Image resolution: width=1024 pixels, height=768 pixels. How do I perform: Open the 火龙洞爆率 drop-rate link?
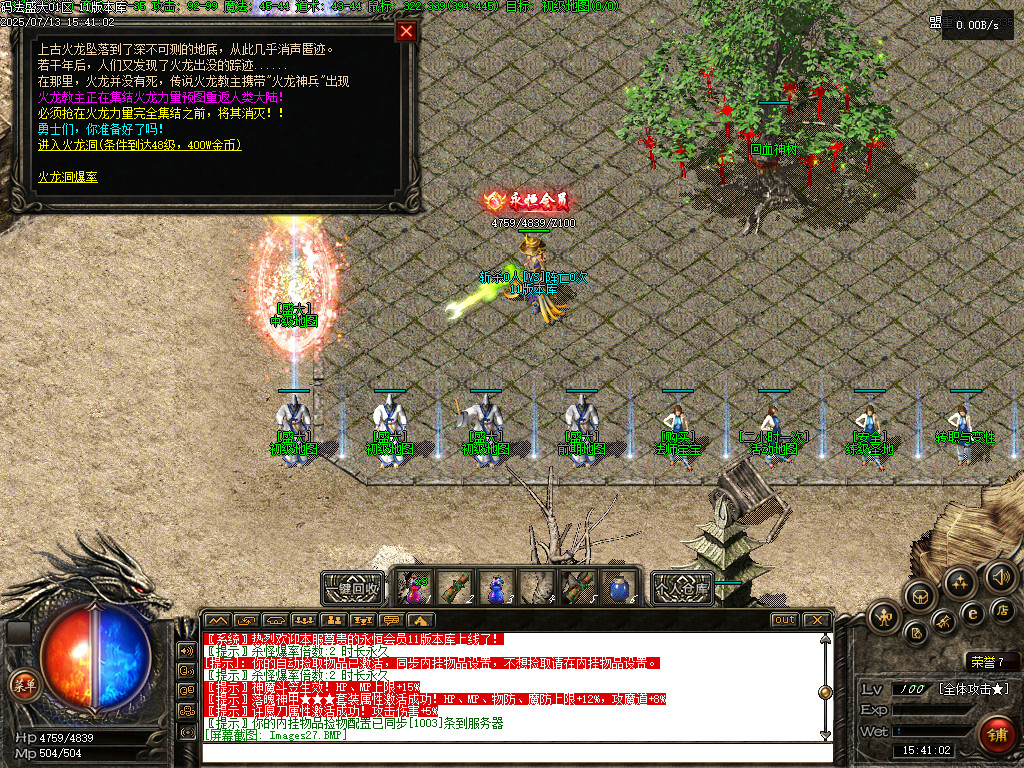[x=68, y=177]
